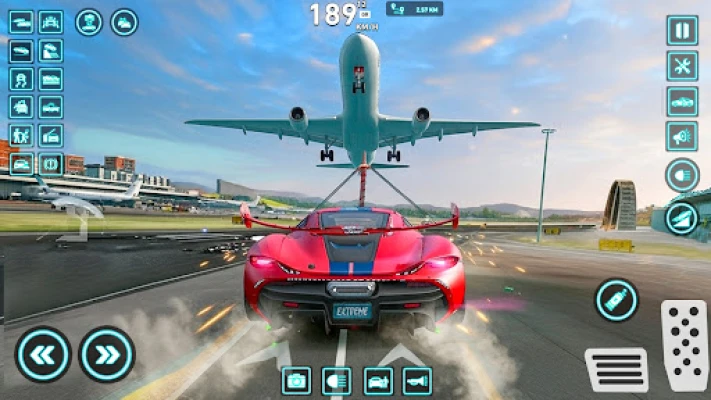The height and width of the screenshot is (400, 711).
Task: Open the wrench repair tools button
Action: click(682, 65)
